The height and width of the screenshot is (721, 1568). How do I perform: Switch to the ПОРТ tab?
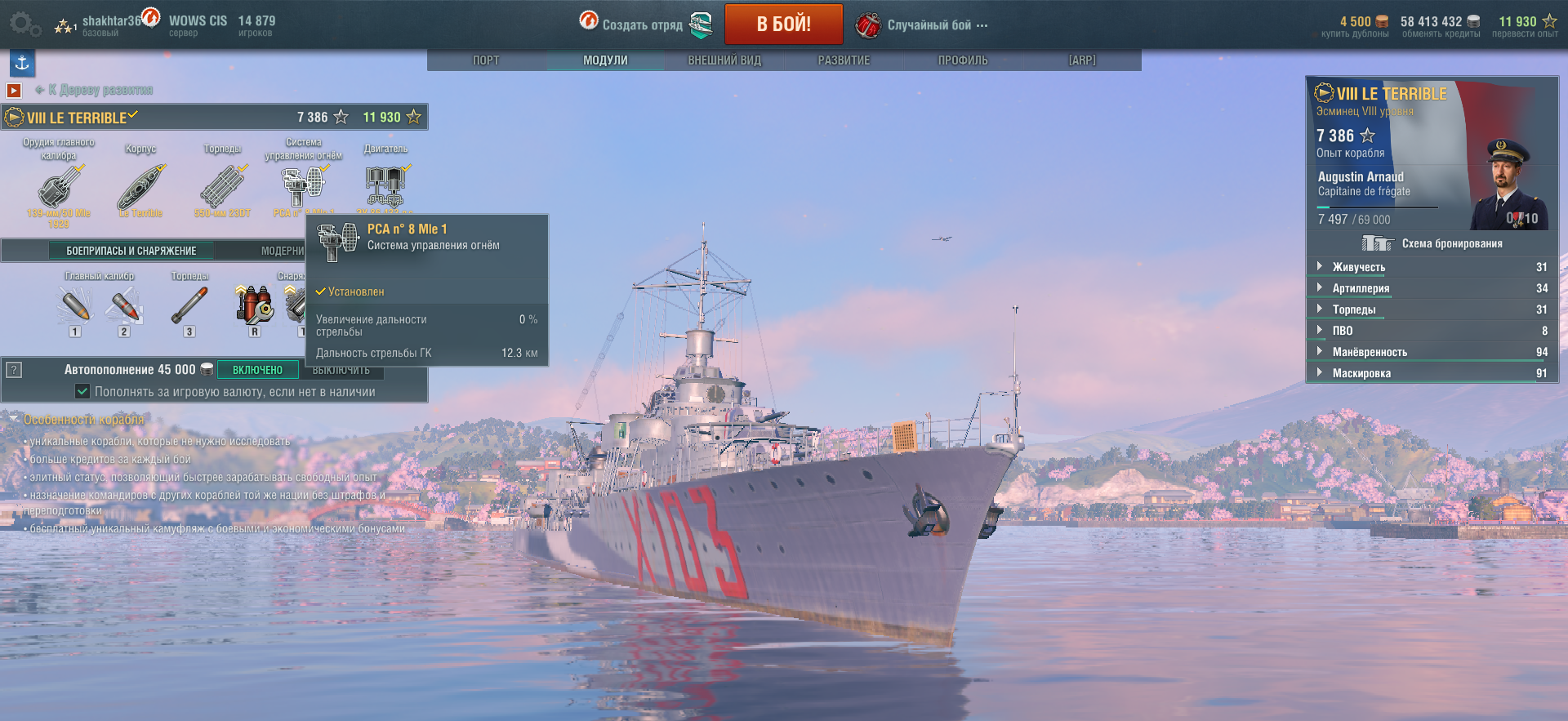click(486, 60)
